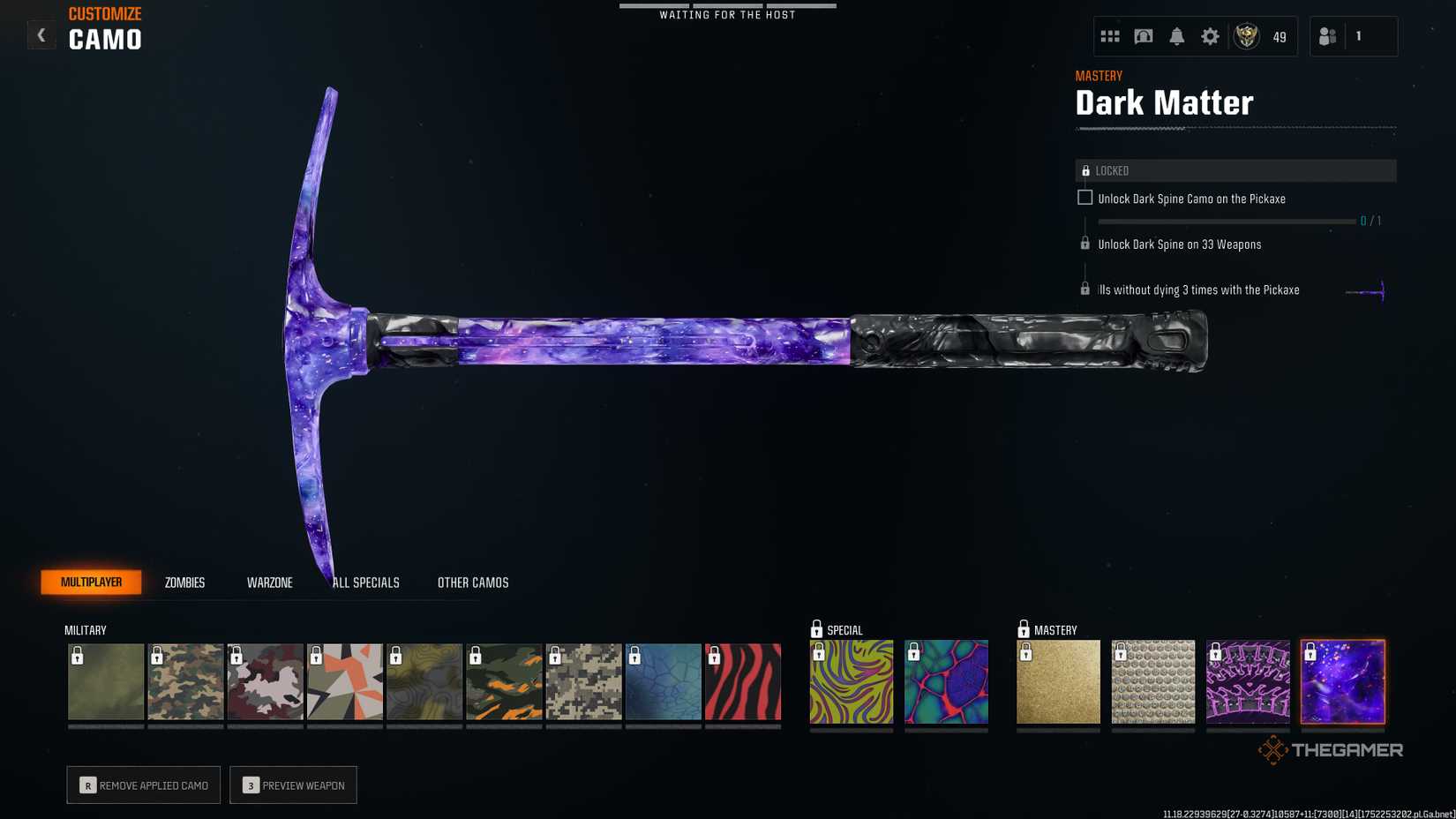1456x819 pixels.
Task: Check the Unlock Dark Spine Camo checkbox
Action: click(1084, 198)
